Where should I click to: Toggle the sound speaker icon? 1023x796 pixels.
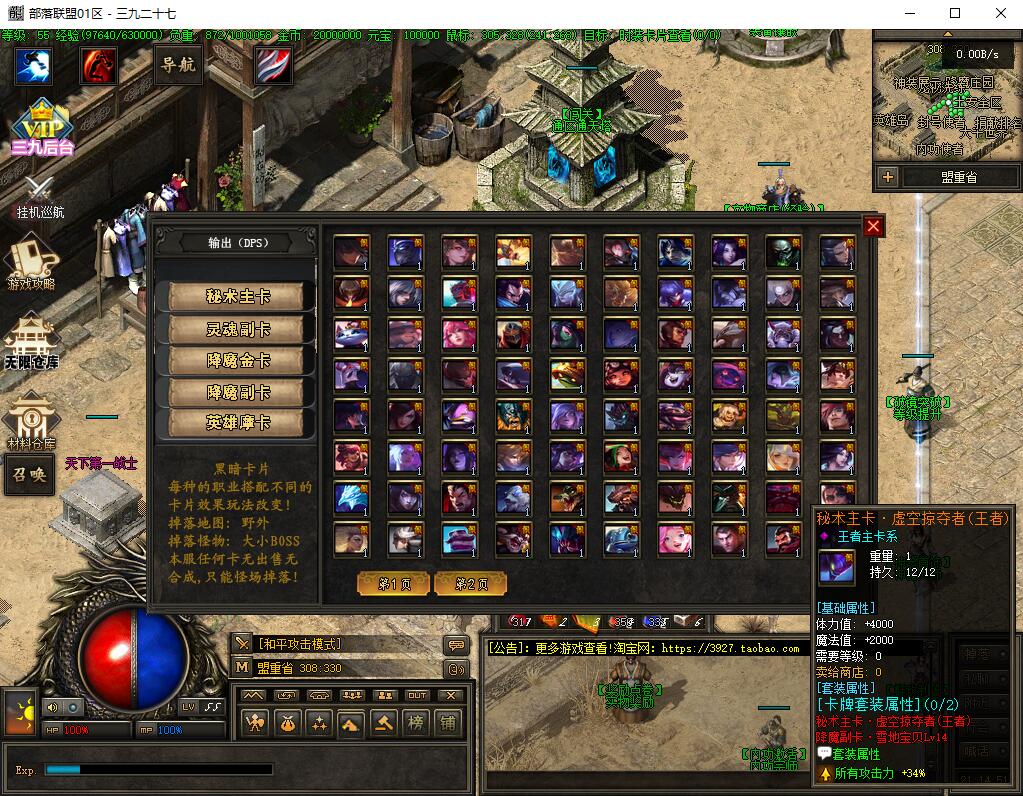pos(53,707)
